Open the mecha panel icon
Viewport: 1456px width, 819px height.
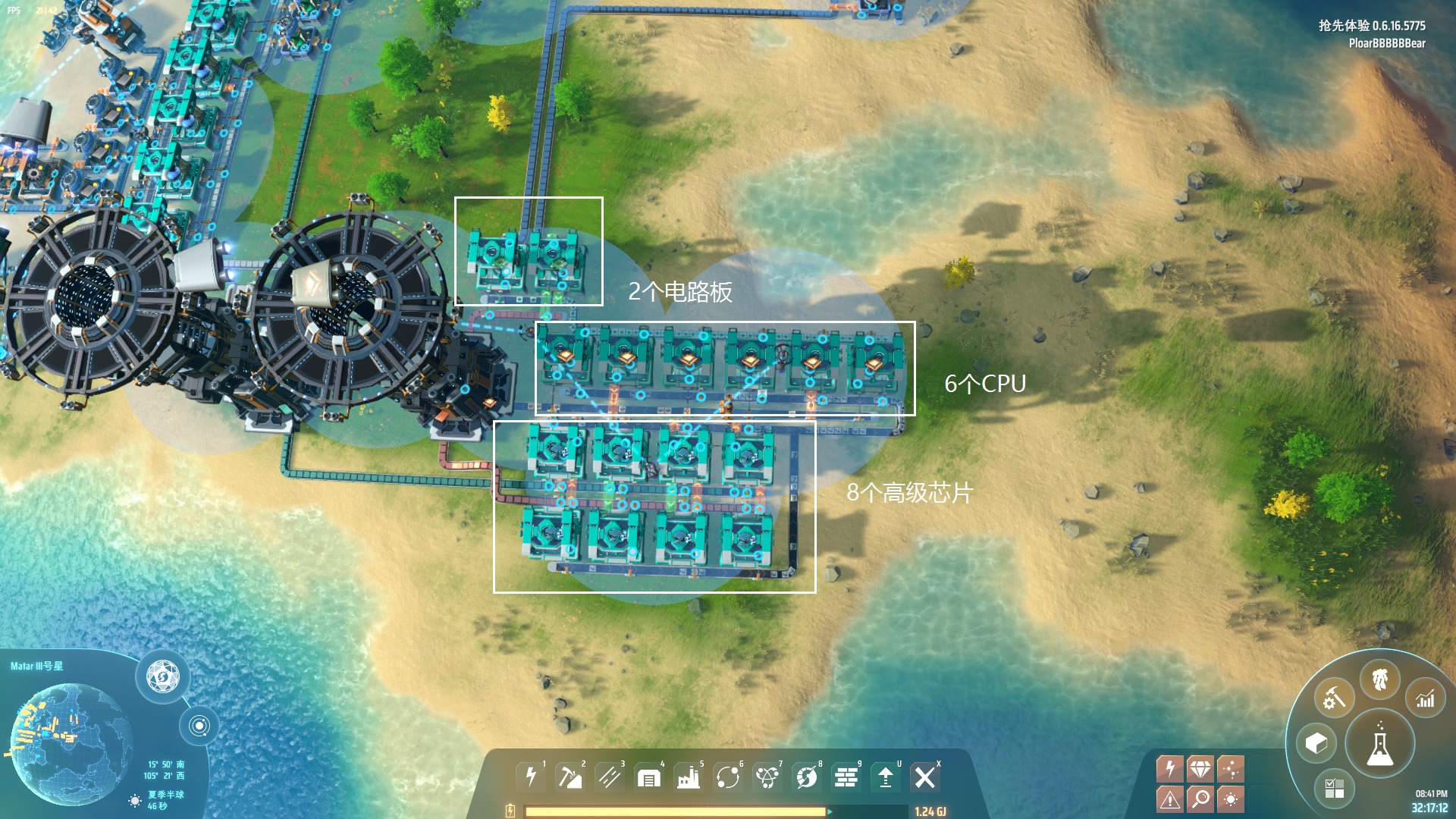tap(1379, 679)
